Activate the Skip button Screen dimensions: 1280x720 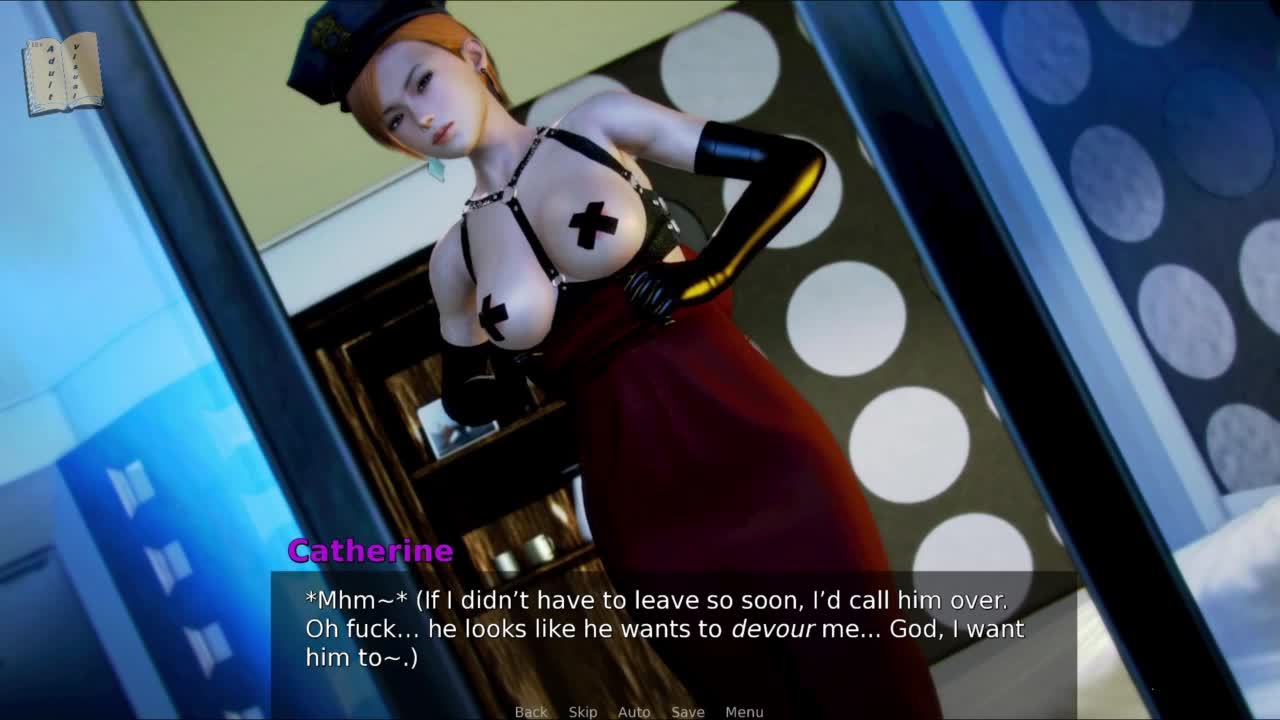[x=583, y=711]
